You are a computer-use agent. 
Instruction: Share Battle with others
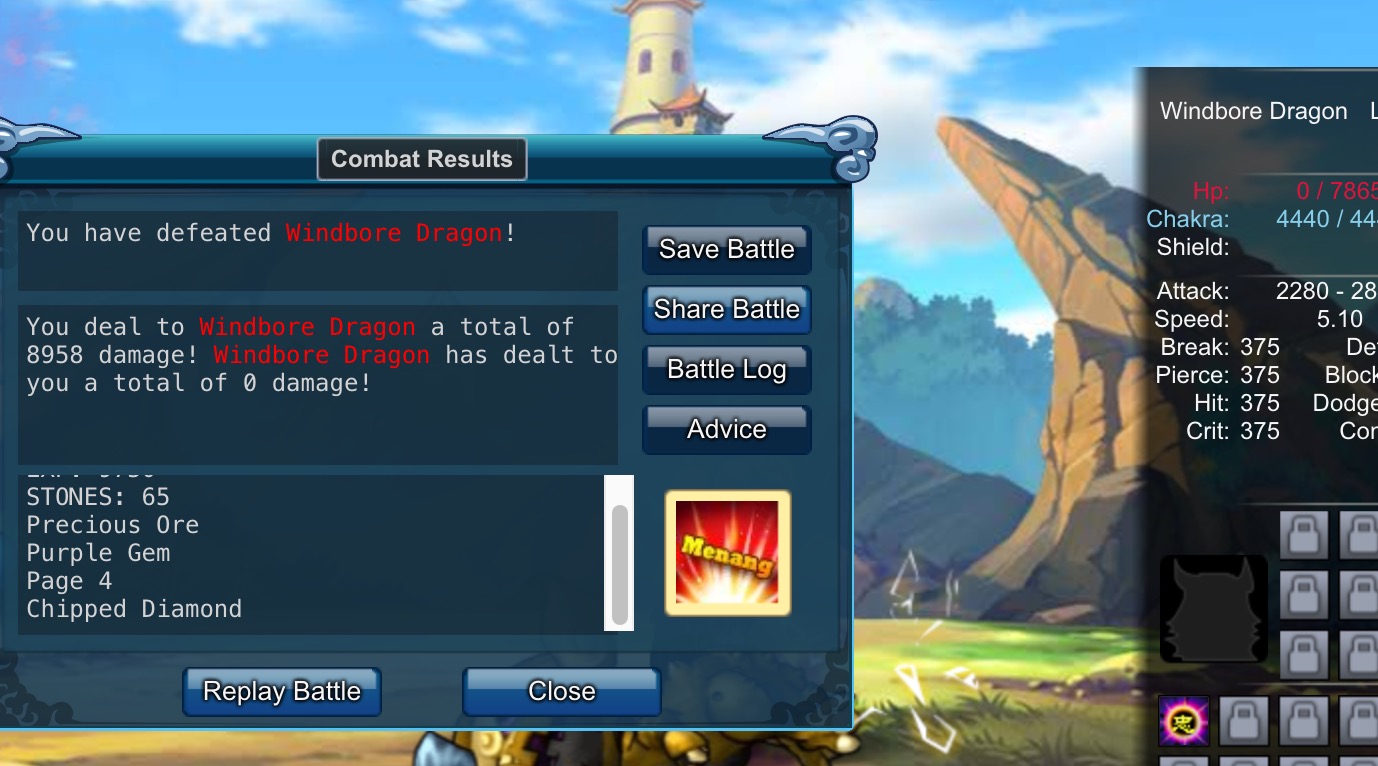coord(726,309)
